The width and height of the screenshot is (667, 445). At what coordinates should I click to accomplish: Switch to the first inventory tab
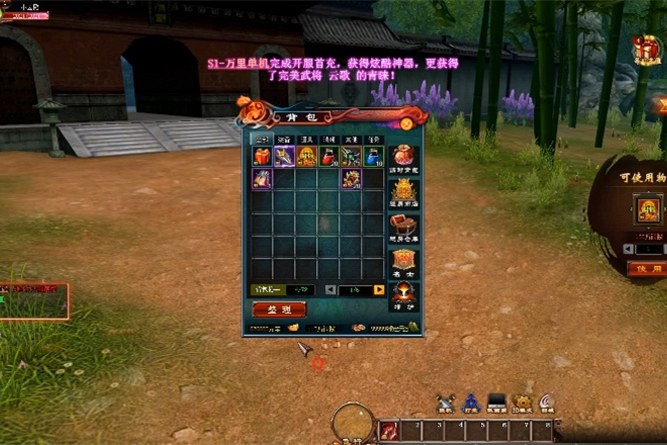[261, 139]
